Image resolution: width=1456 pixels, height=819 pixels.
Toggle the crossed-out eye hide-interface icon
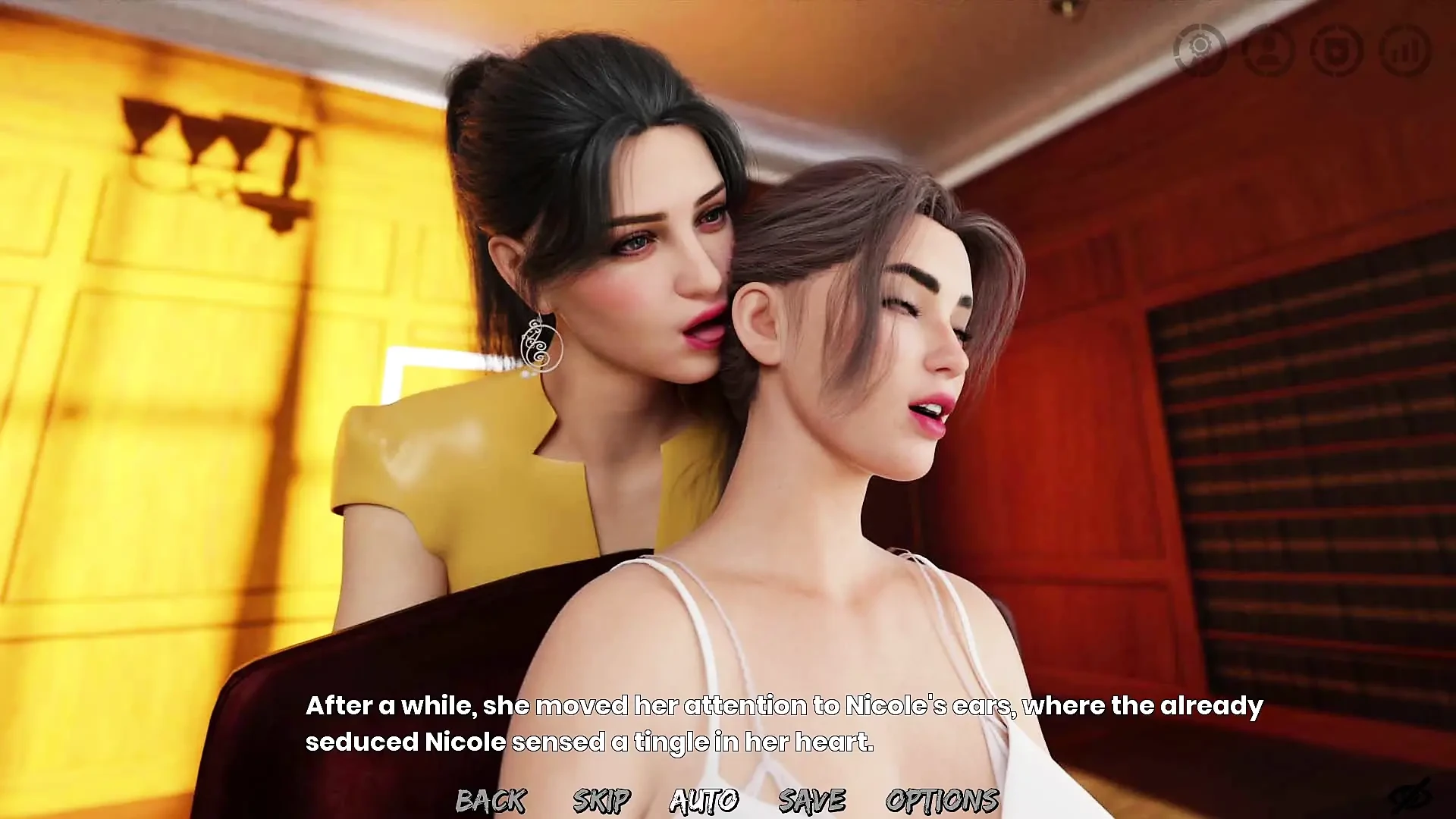1410,796
